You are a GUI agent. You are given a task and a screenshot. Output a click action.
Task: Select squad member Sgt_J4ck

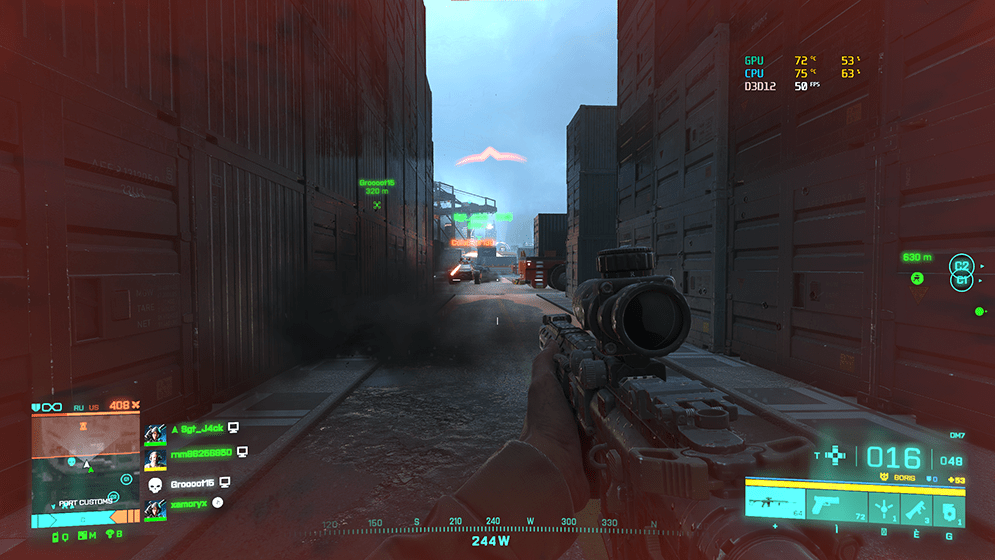[199, 428]
